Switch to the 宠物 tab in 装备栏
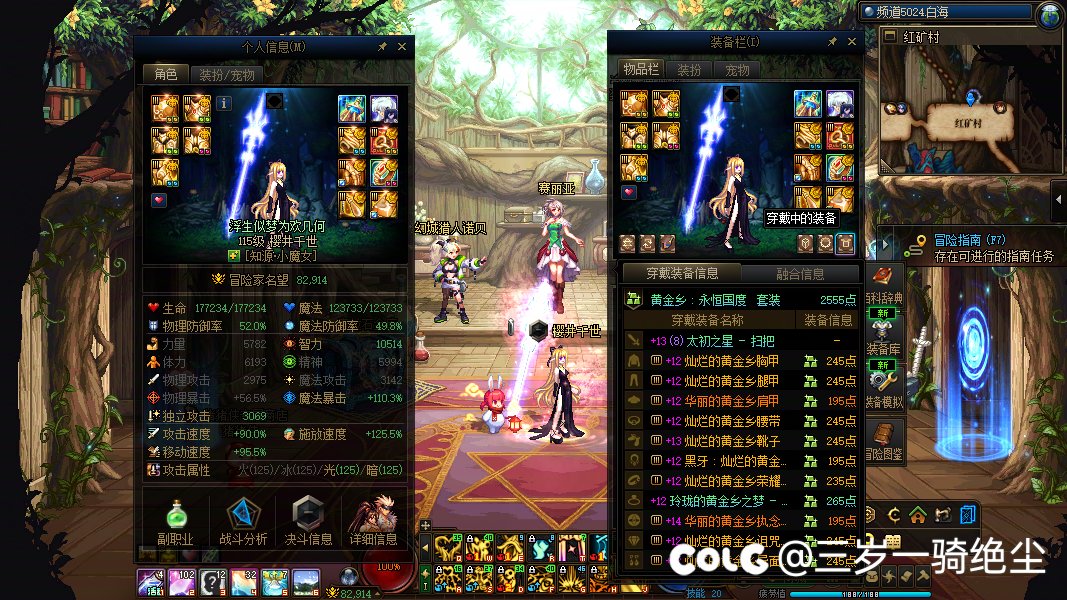Viewport: 1067px width, 600px height. (x=737, y=70)
